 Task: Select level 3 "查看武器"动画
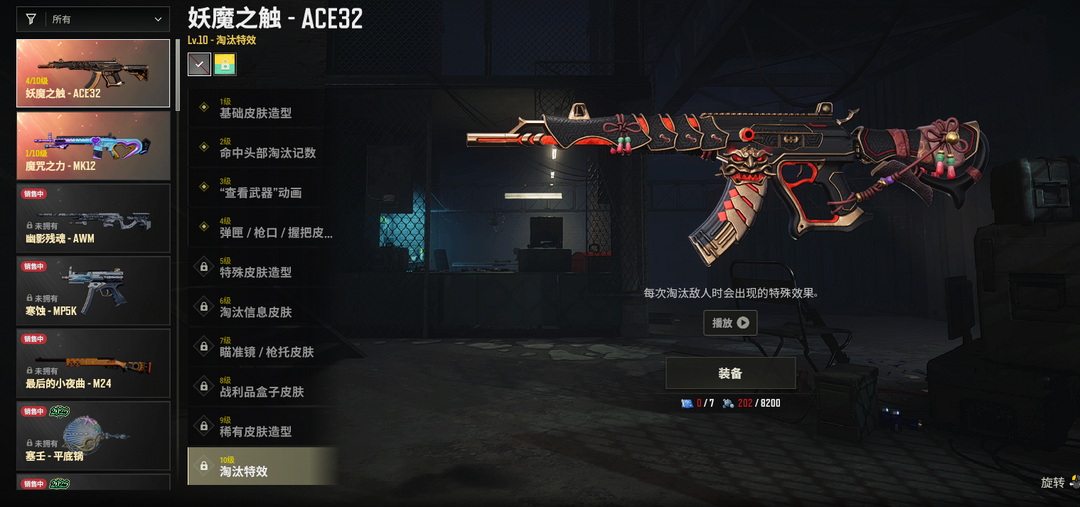click(262, 188)
